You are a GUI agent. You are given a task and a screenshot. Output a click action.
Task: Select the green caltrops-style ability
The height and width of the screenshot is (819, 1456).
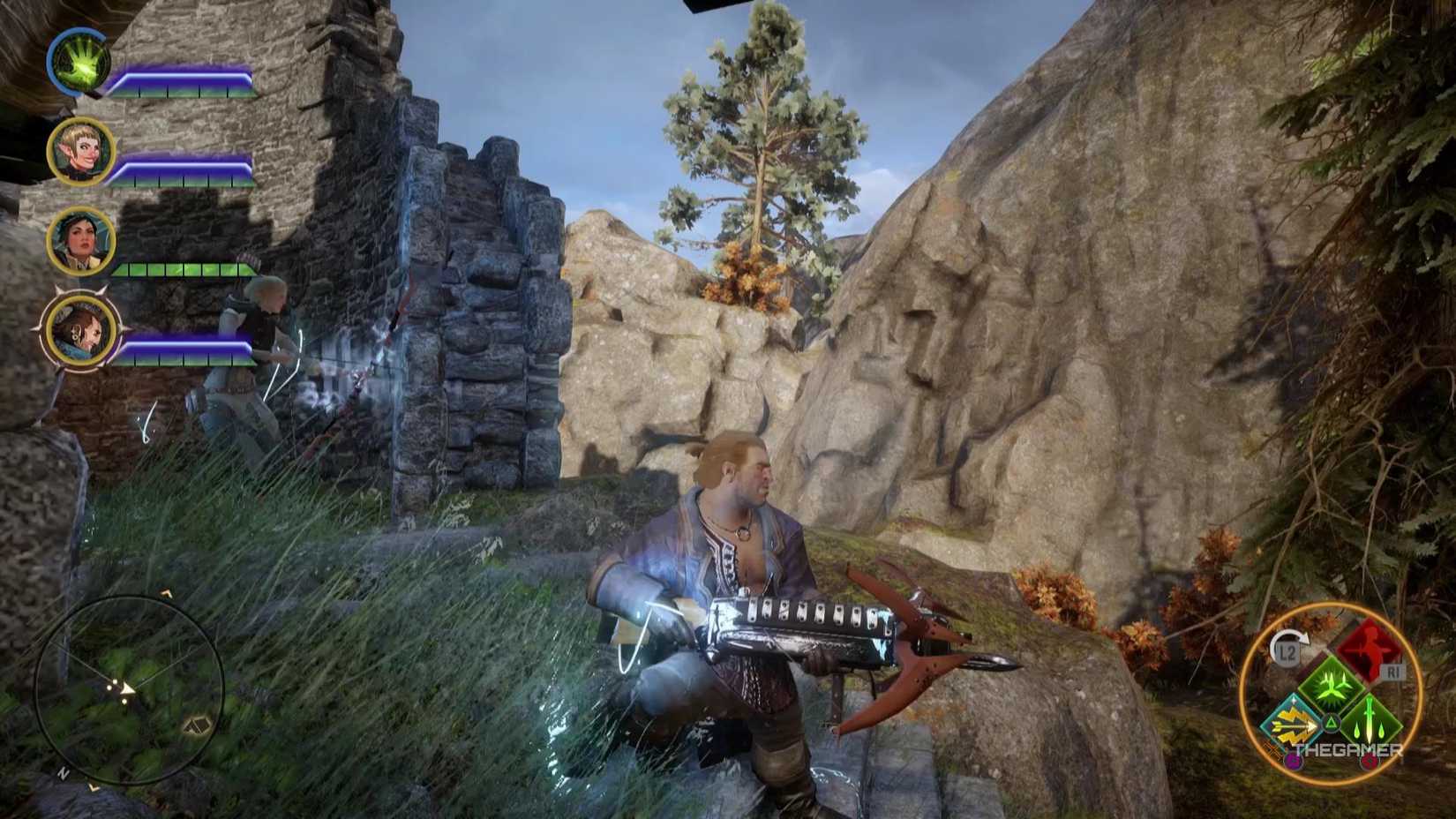point(1331,685)
